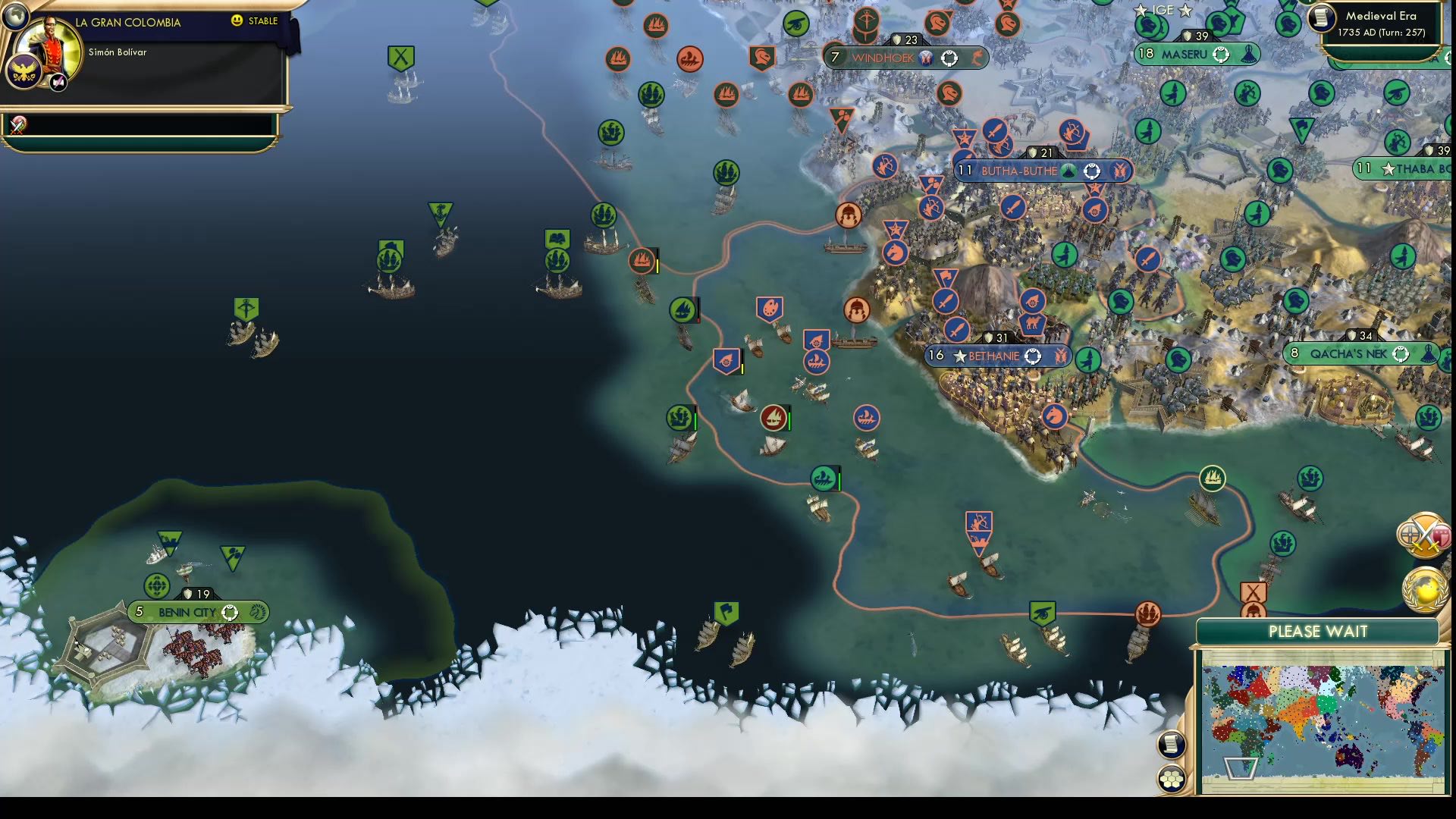Click the denouncement notification icon
The width and height of the screenshot is (1456, 819).
[1442, 536]
